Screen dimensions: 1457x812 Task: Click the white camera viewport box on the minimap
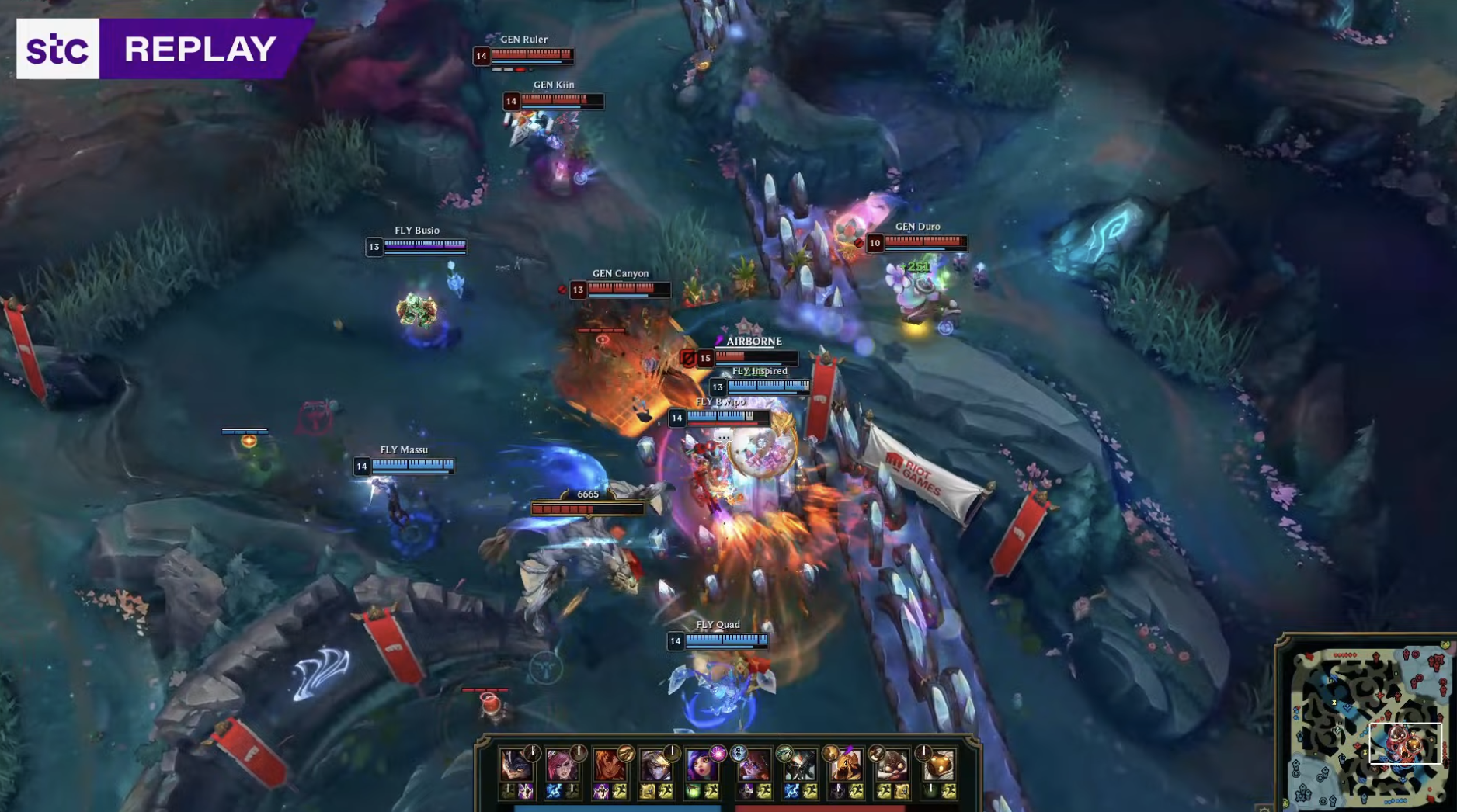1406,743
